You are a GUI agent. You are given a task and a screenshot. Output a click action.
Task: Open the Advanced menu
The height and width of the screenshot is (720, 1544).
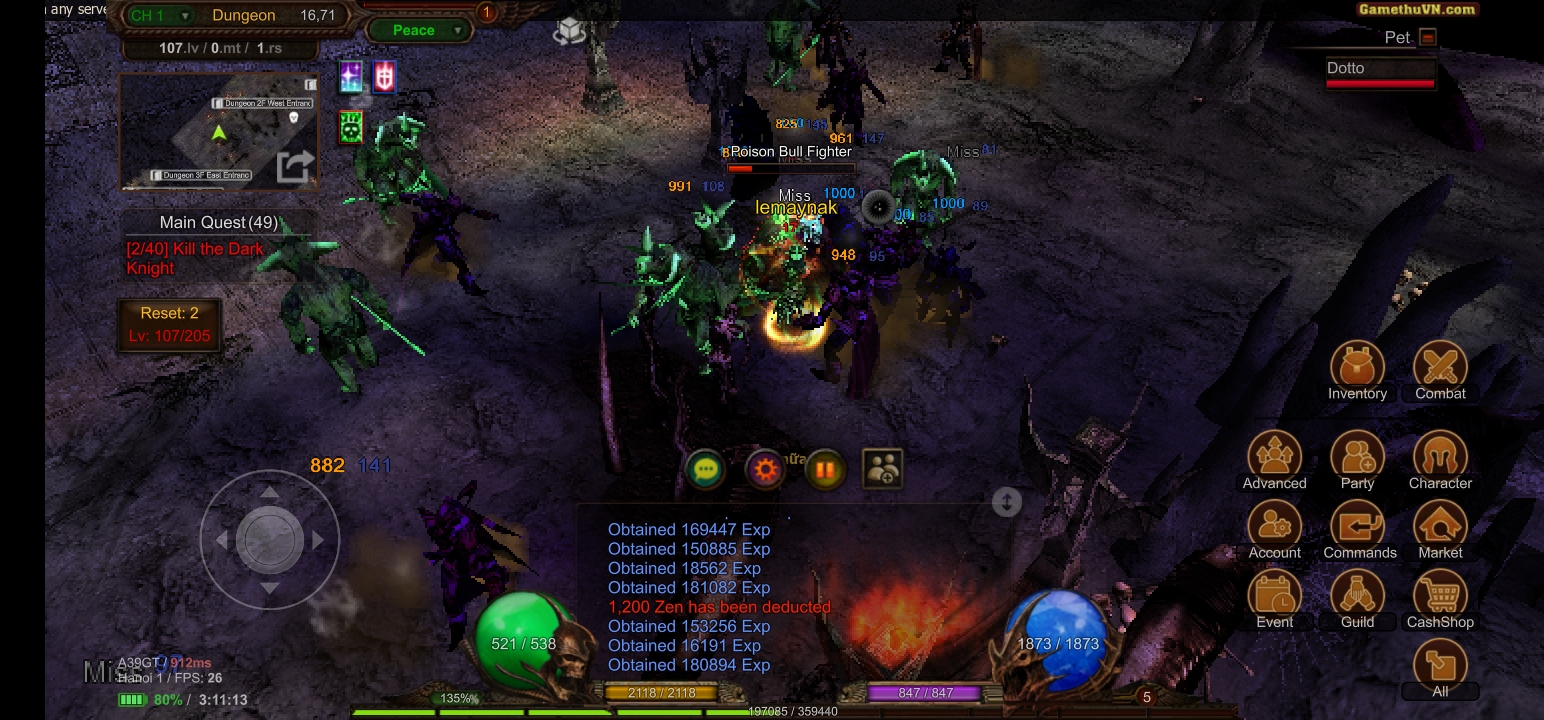pos(1274,458)
